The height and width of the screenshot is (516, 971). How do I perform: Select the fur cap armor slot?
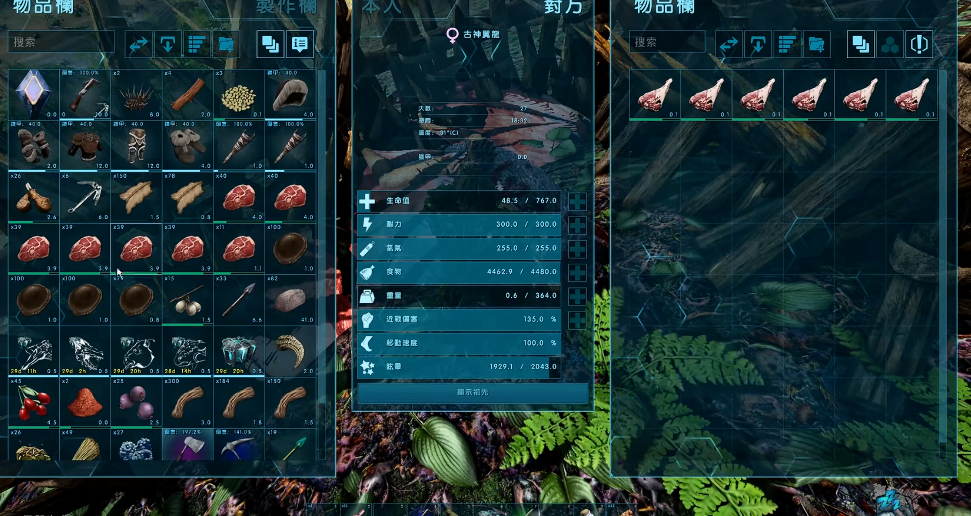coord(289,93)
